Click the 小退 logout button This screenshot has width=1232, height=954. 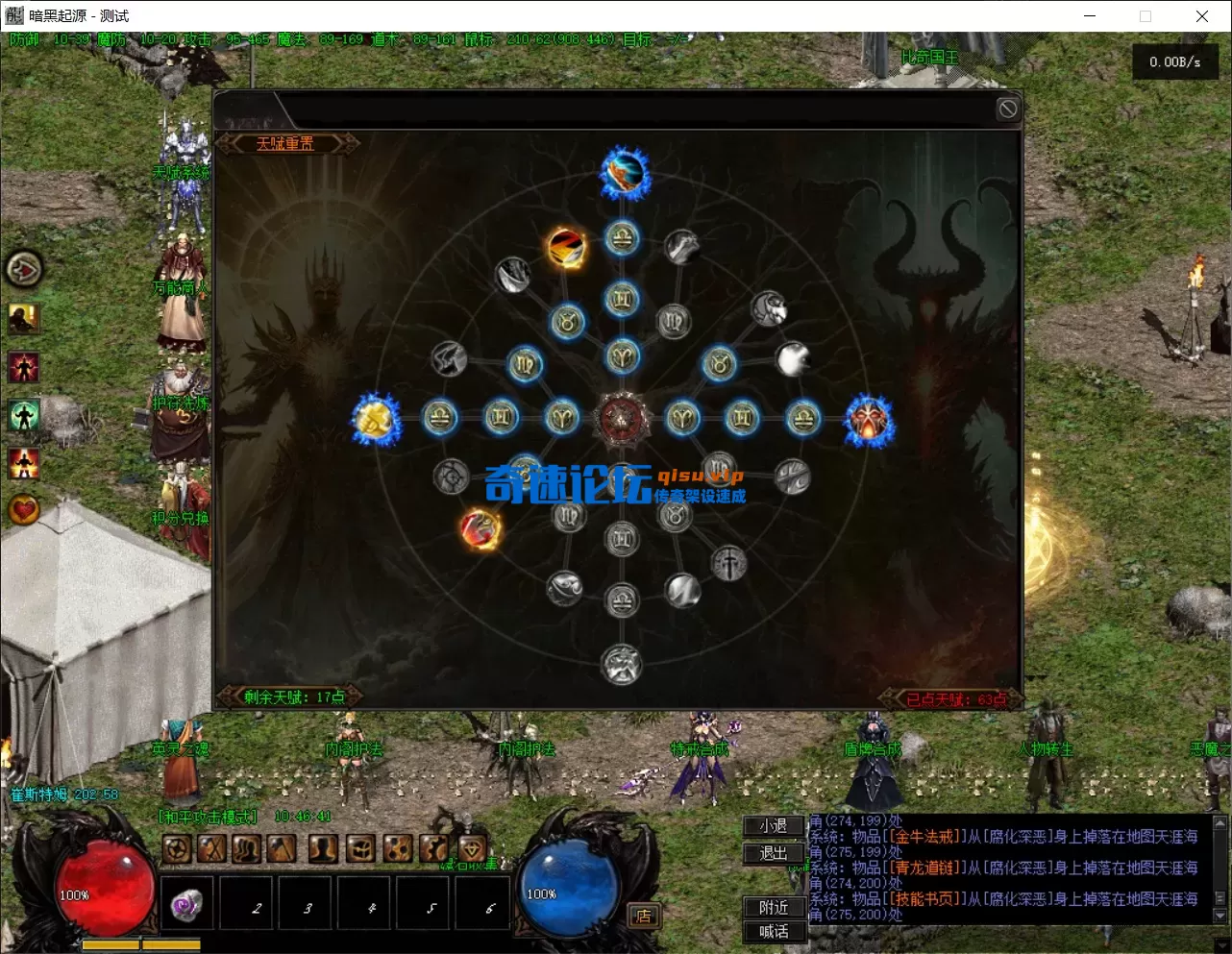[x=774, y=826]
